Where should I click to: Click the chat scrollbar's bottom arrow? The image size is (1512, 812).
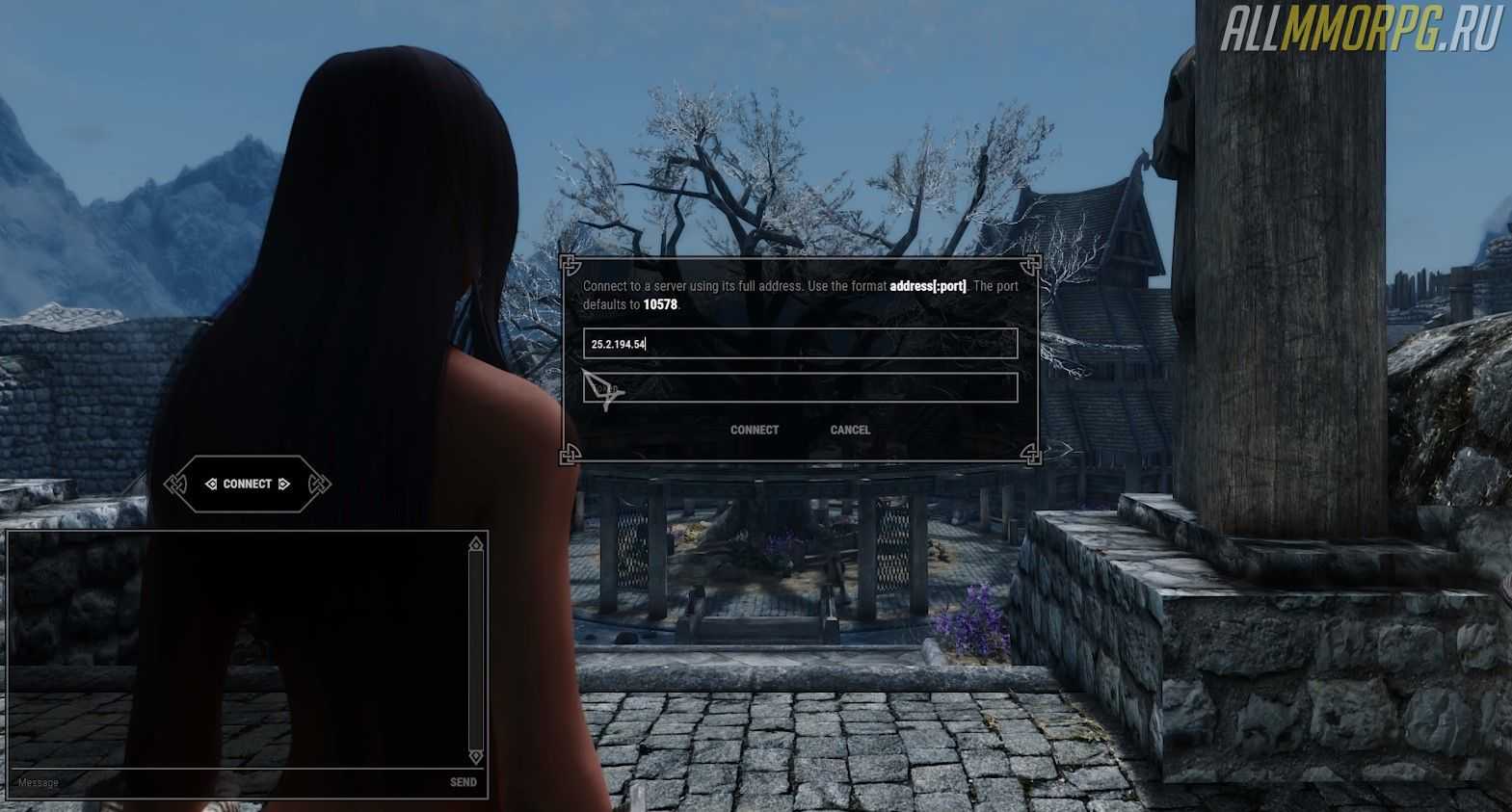[x=475, y=756]
